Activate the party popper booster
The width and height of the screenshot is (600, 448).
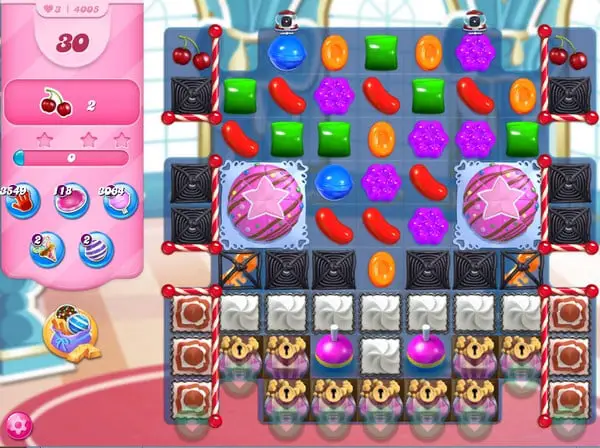coord(46,248)
